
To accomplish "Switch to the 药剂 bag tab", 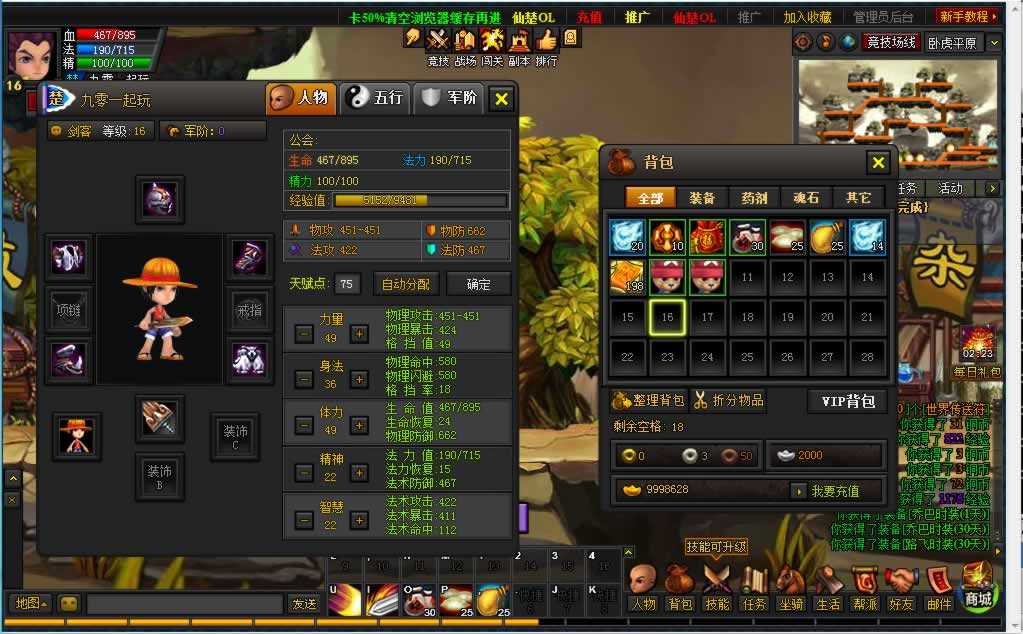I will [755, 198].
